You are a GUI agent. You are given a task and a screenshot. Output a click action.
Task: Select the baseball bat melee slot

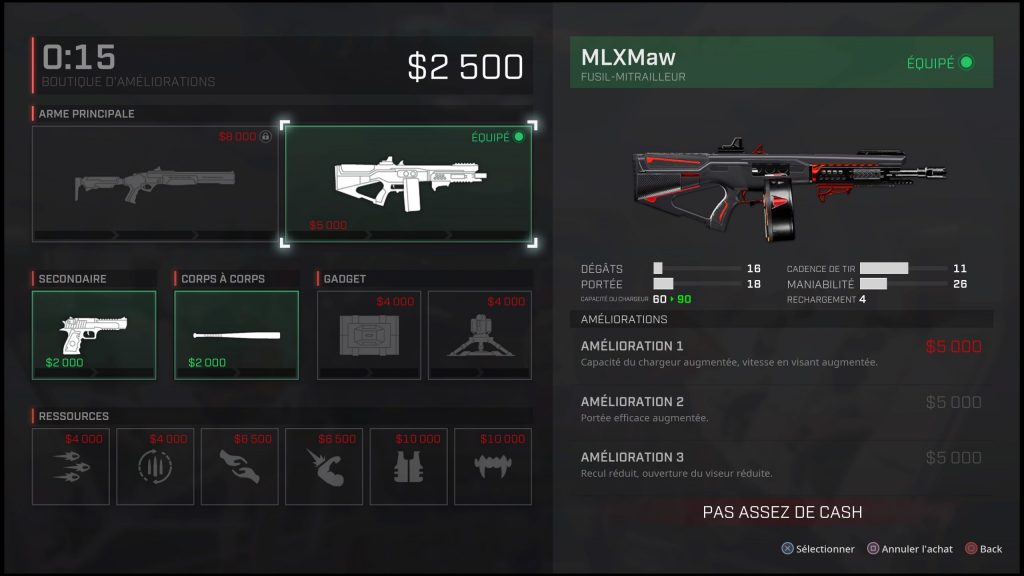pos(236,335)
